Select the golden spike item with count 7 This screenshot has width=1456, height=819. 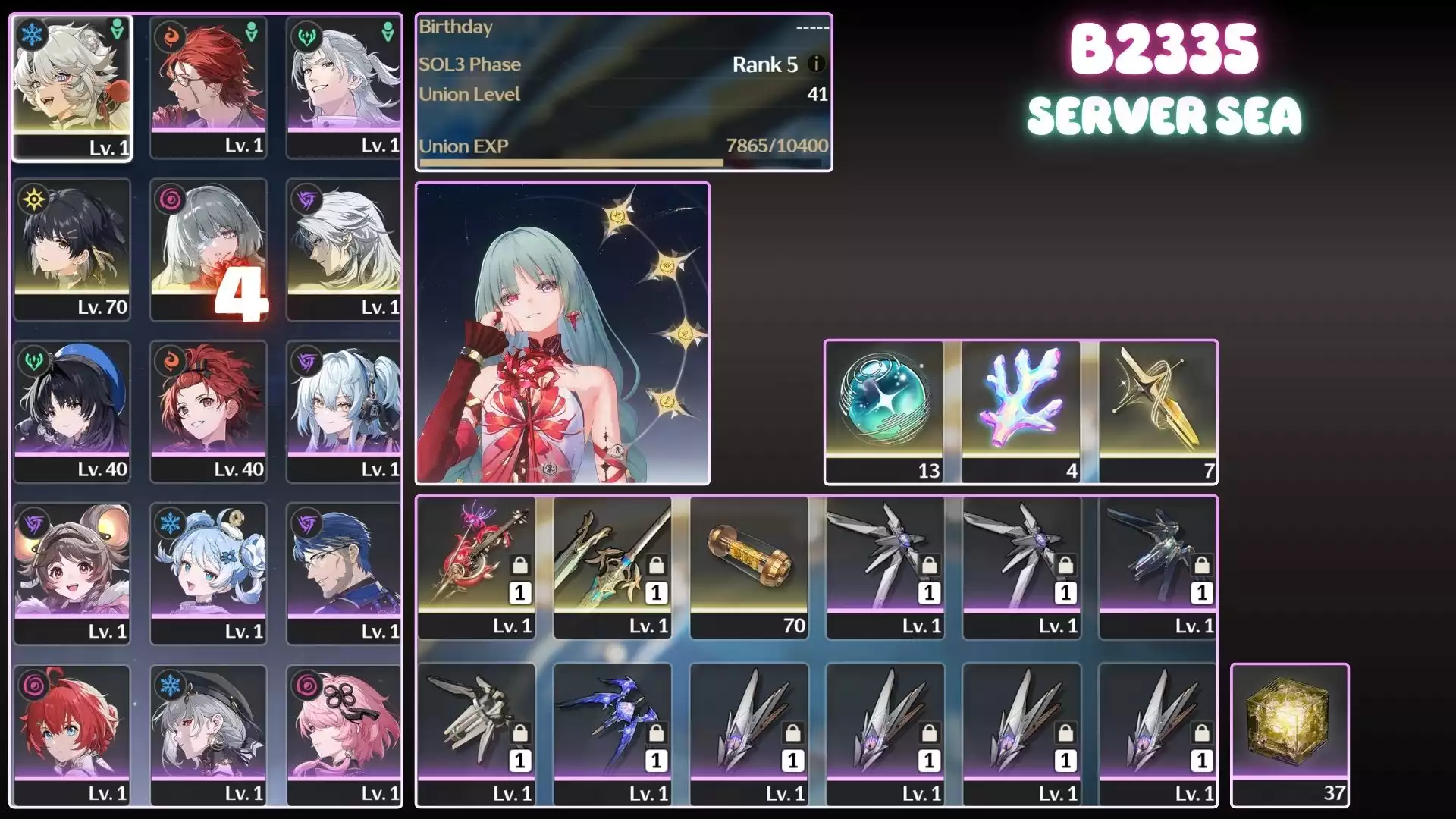coord(1158,411)
